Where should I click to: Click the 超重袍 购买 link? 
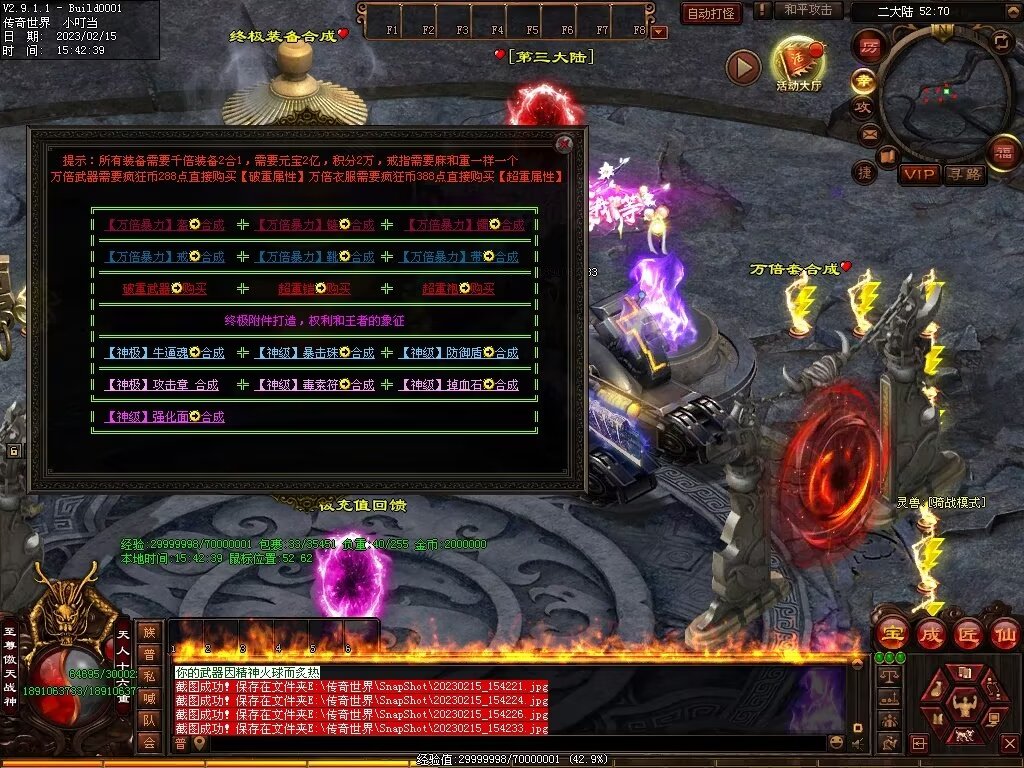coord(457,289)
